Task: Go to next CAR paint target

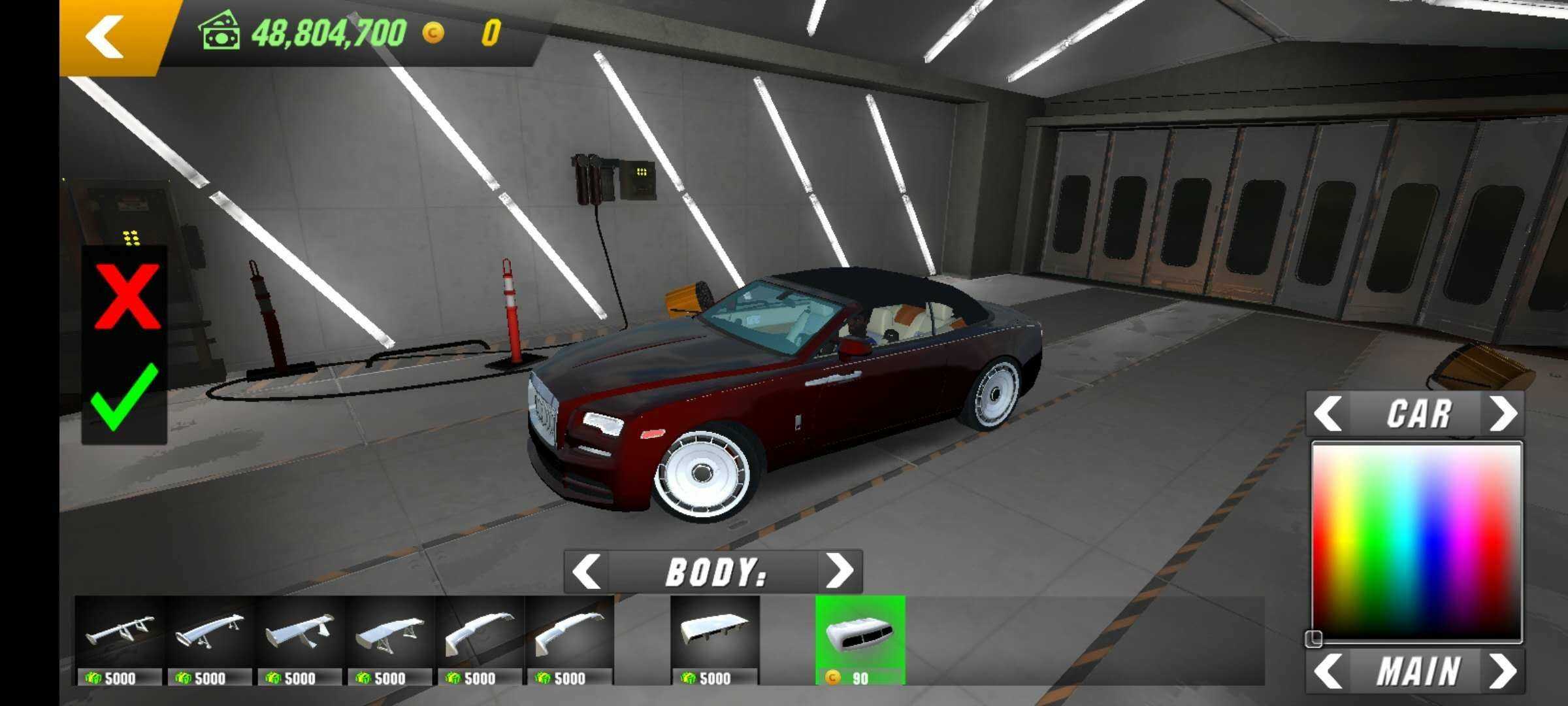Action: 1503,414
